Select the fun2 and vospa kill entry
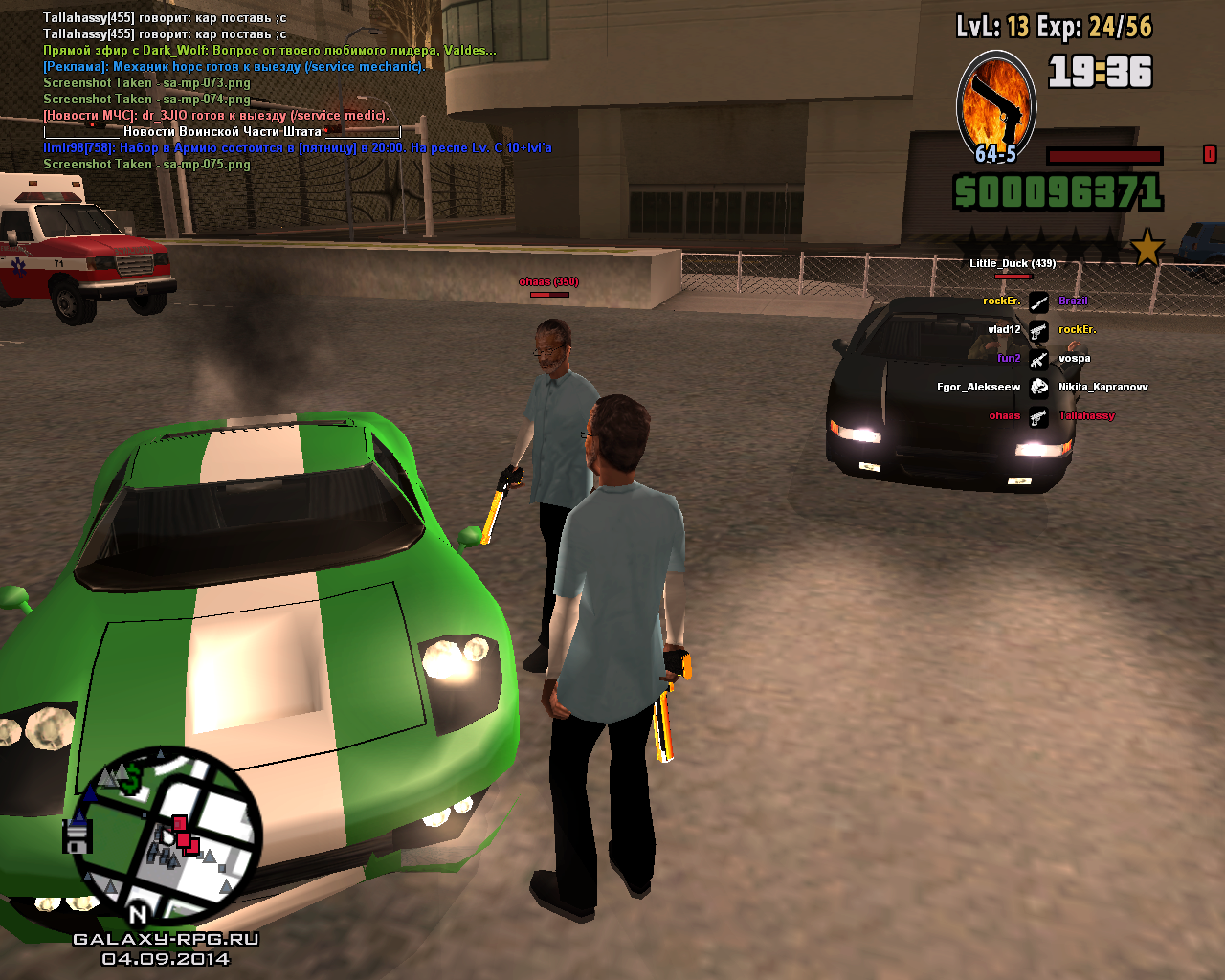1225x980 pixels. coord(1038,359)
